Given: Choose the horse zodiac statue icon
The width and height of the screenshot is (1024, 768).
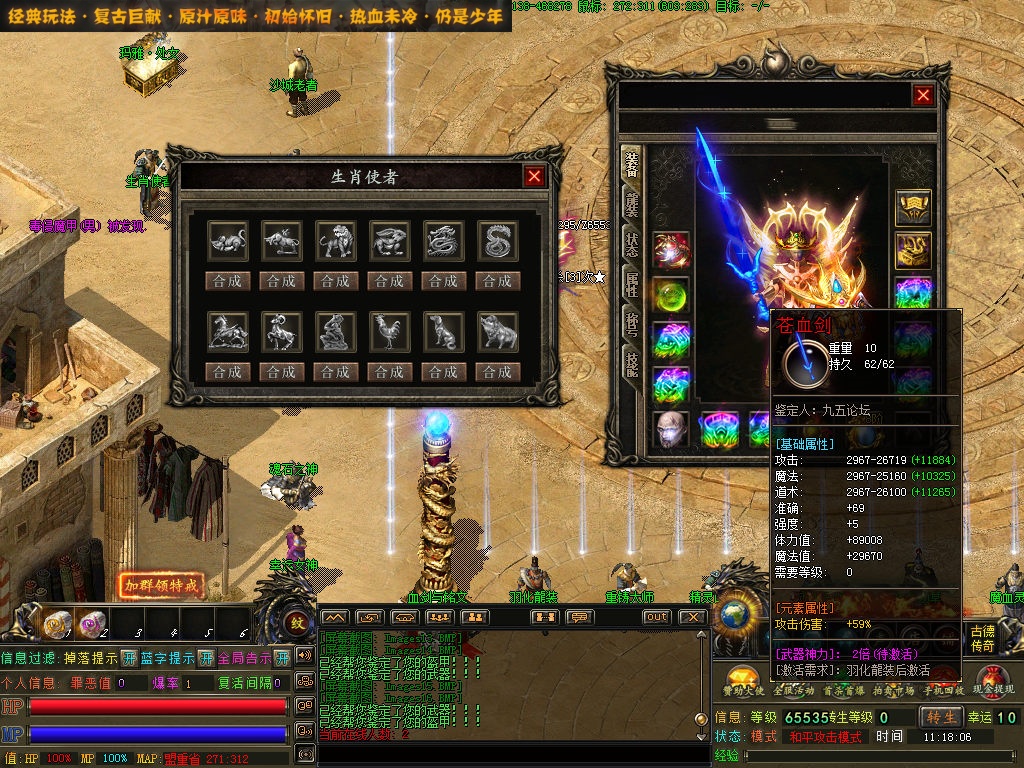Looking at the screenshot, I should 227,331.
